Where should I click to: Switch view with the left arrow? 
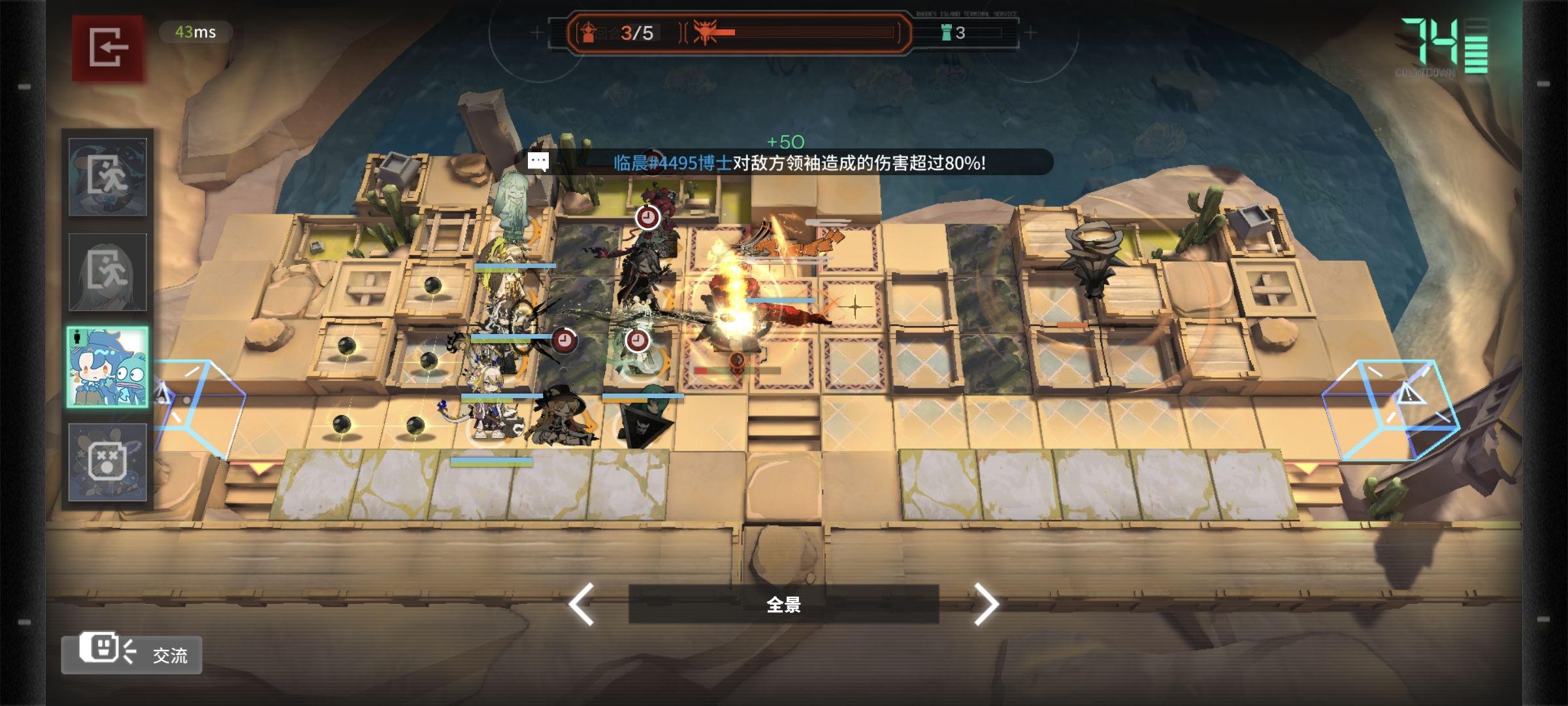(x=581, y=604)
